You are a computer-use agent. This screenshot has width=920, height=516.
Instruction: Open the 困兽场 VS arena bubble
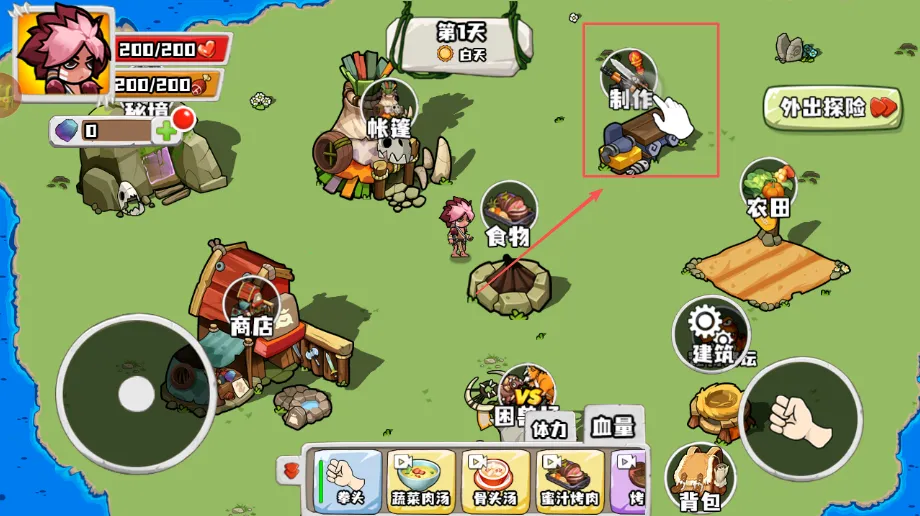525,391
